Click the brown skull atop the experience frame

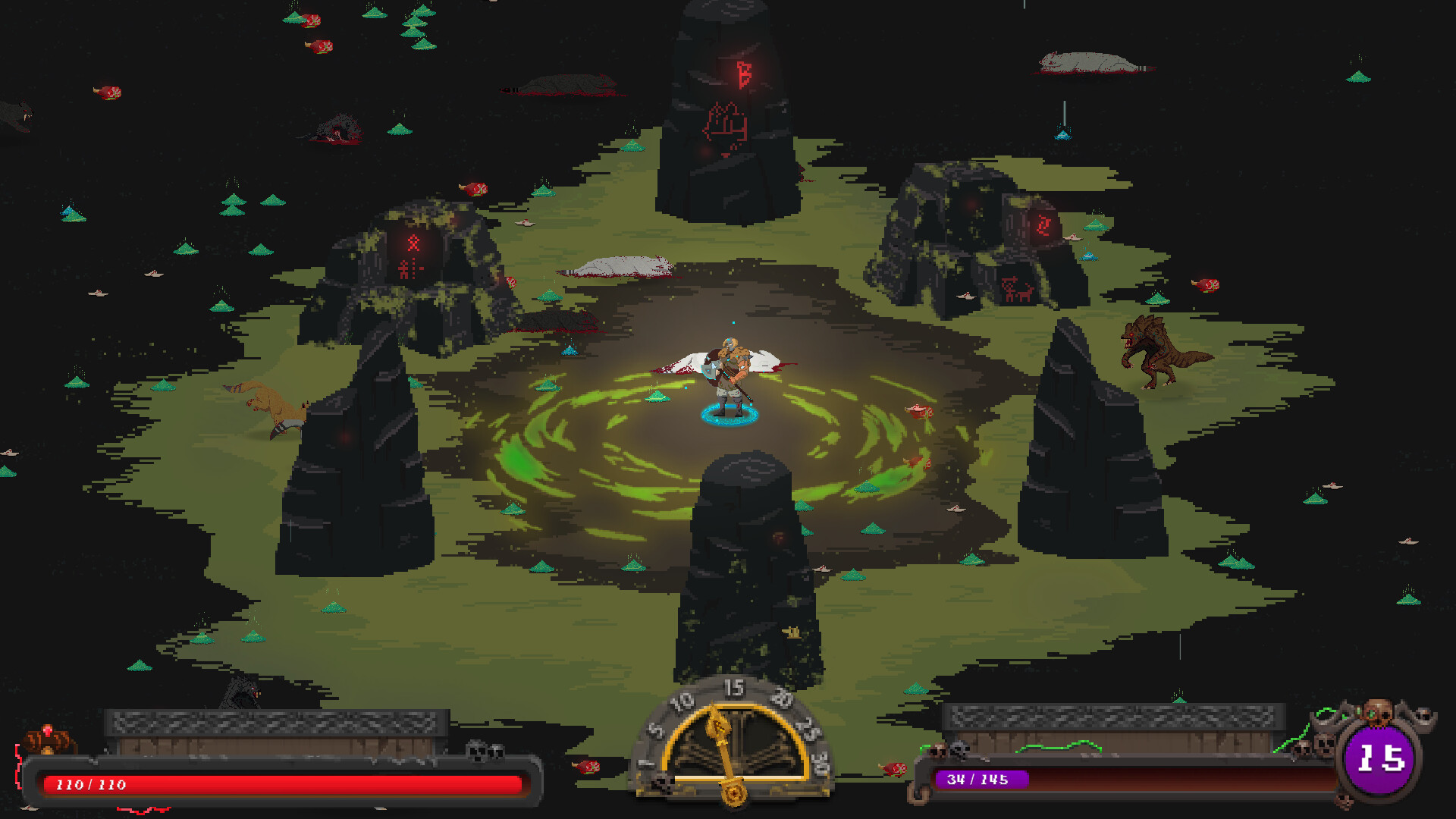coord(1379,711)
